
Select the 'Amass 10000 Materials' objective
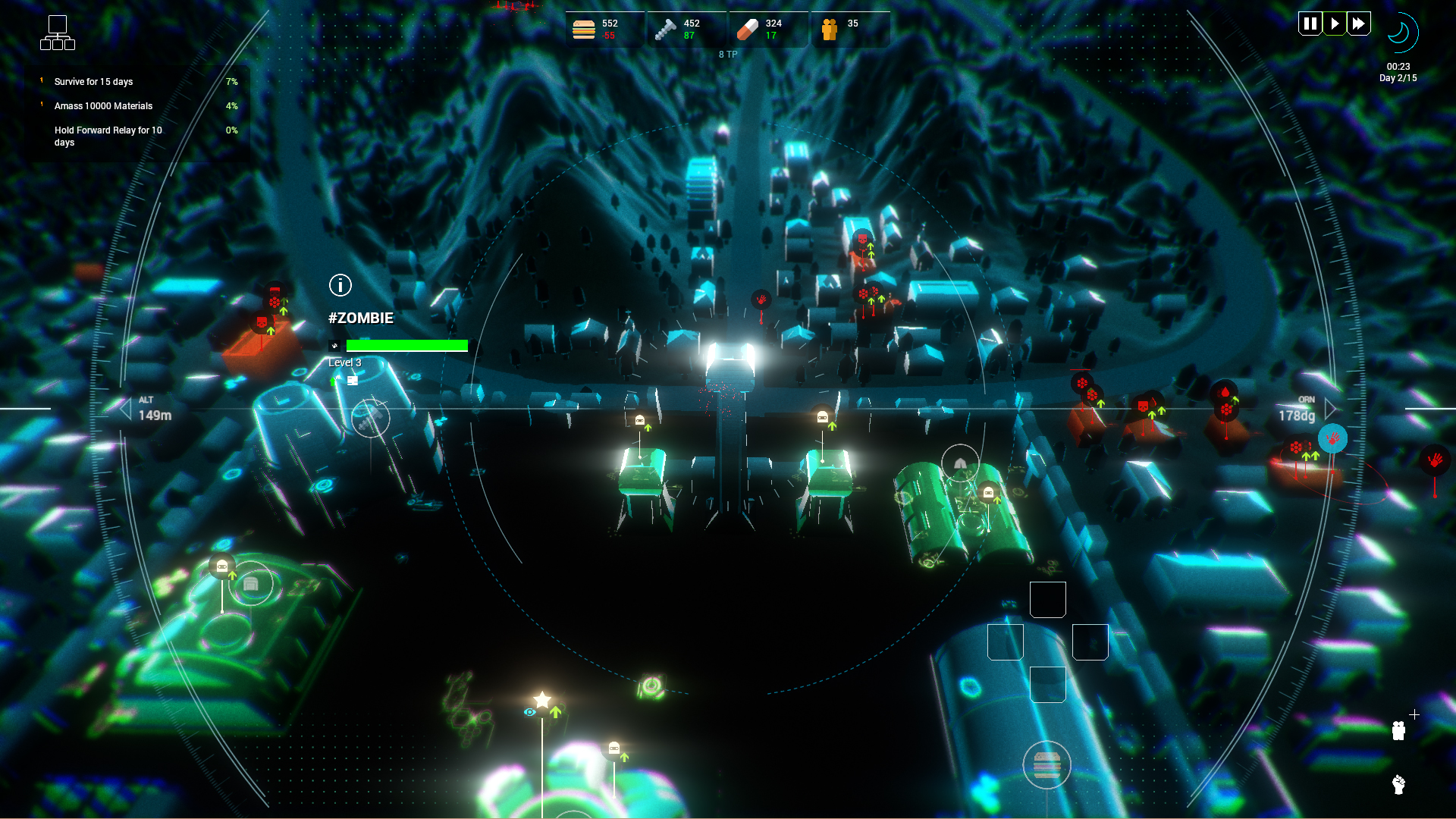[x=102, y=106]
